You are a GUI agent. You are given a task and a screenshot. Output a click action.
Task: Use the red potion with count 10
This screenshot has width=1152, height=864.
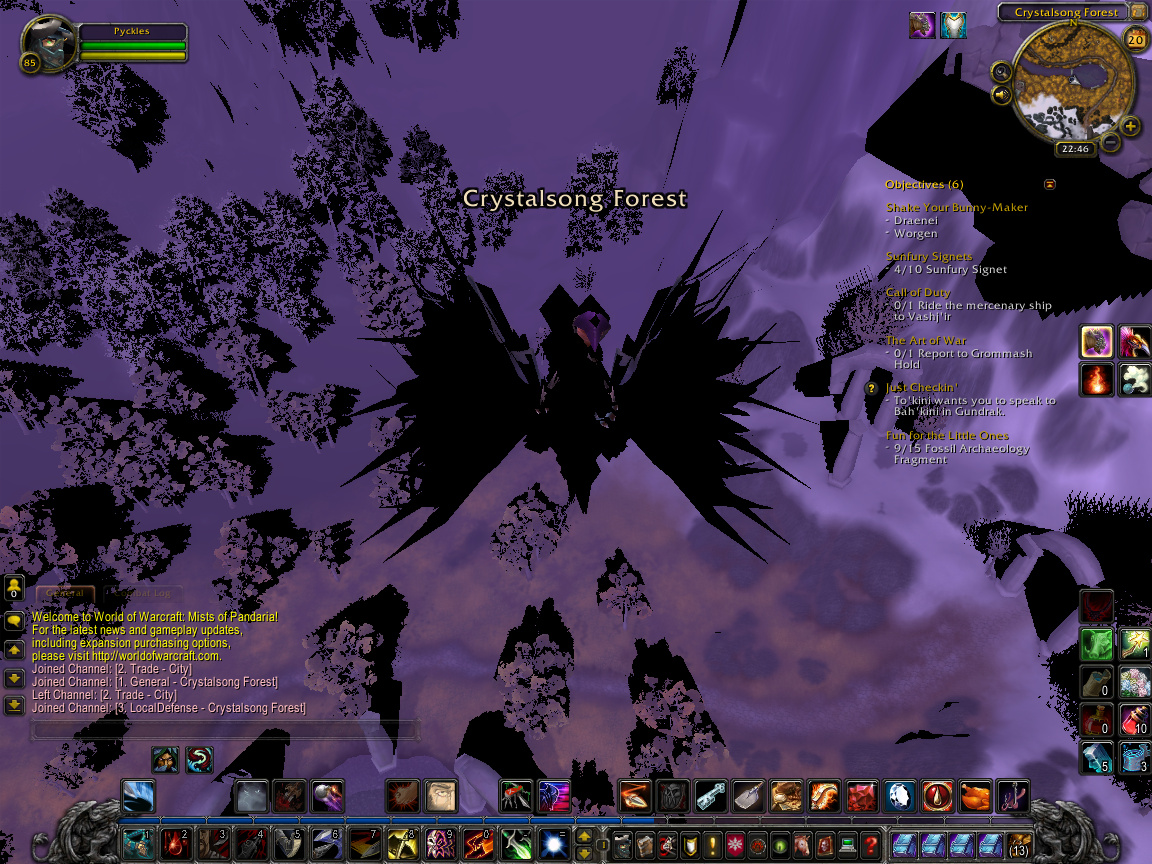tap(1134, 719)
